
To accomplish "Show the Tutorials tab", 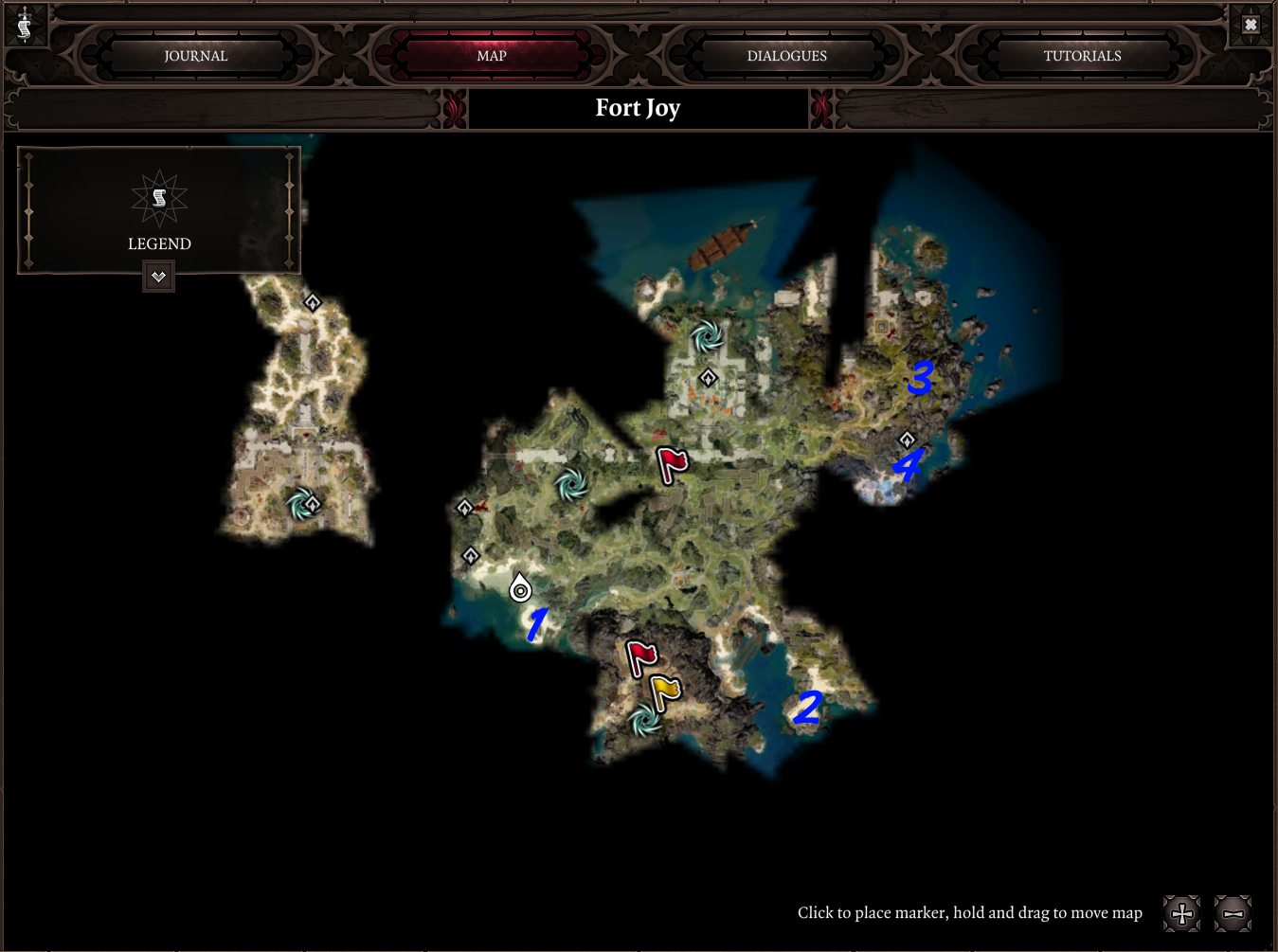I will [1082, 56].
